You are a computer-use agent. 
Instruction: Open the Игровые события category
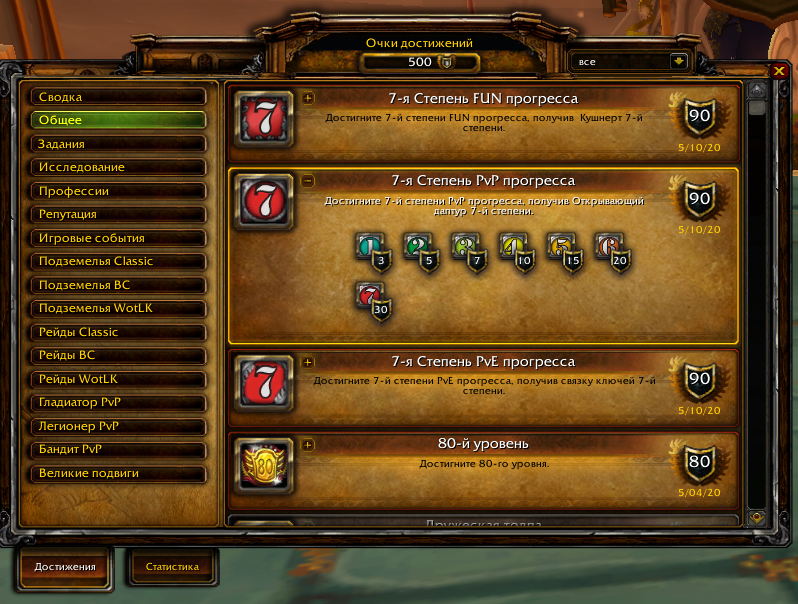[118, 238]
